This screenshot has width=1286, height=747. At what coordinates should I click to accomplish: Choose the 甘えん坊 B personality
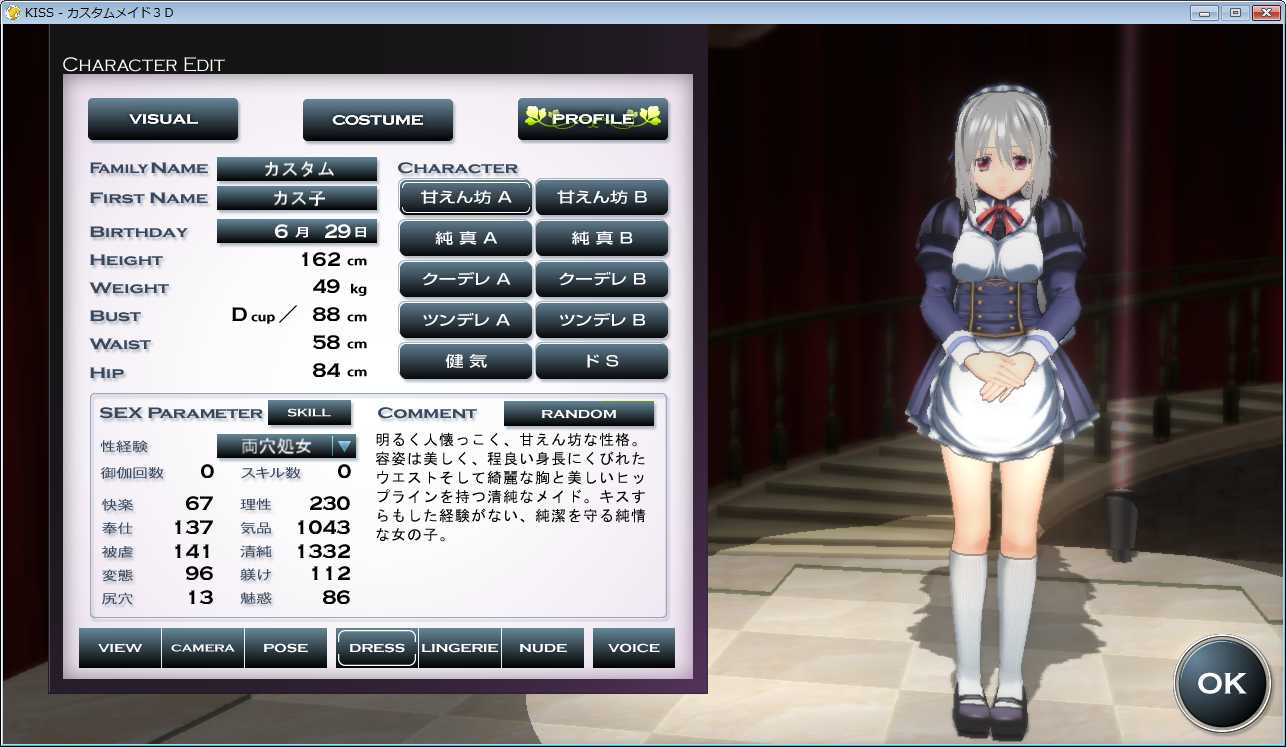coord(601,197)
